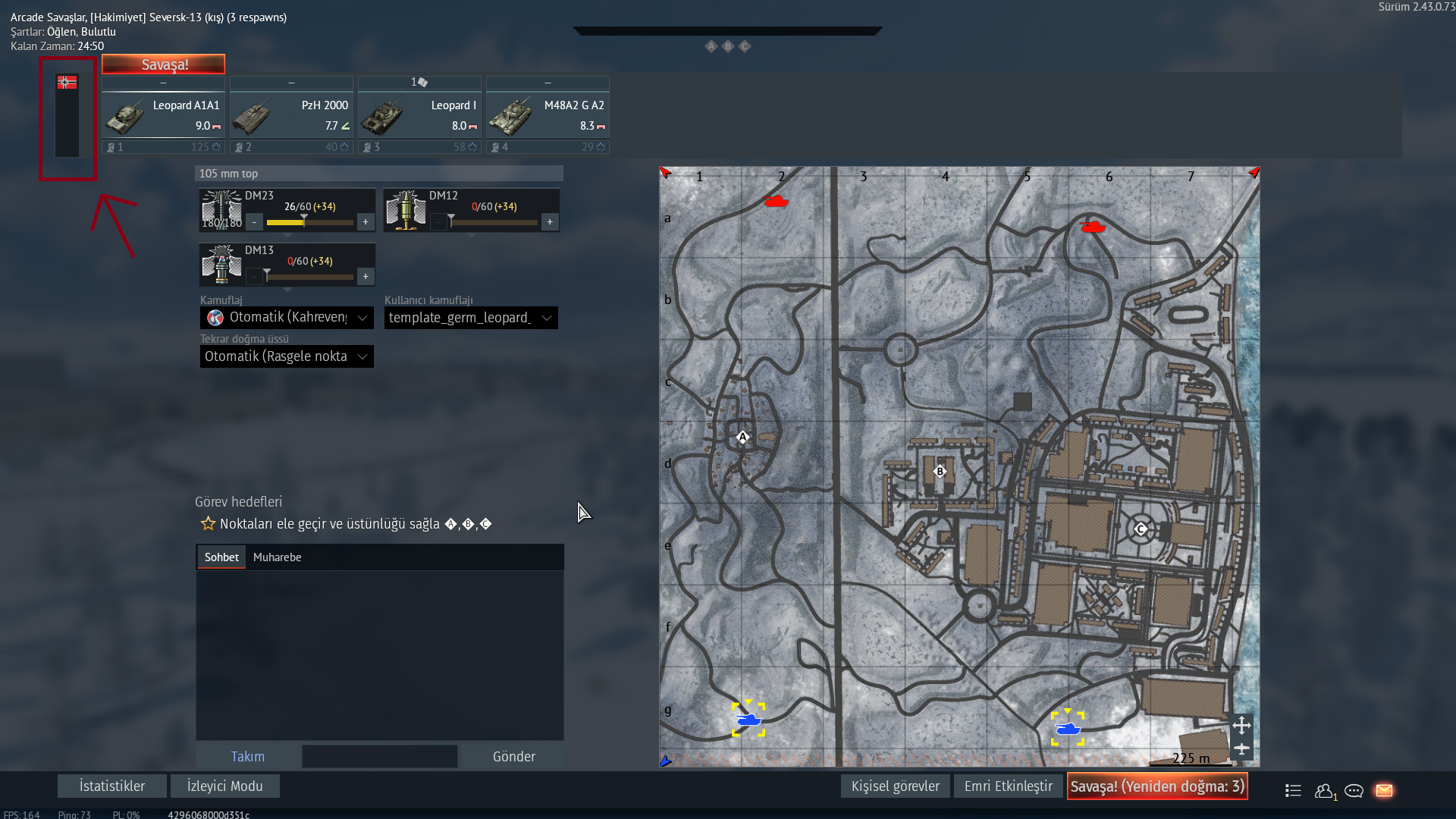Viewport: 1456px width, 819px height.
Task: Enter İzleyici Modu
Action: coord(224,786)
